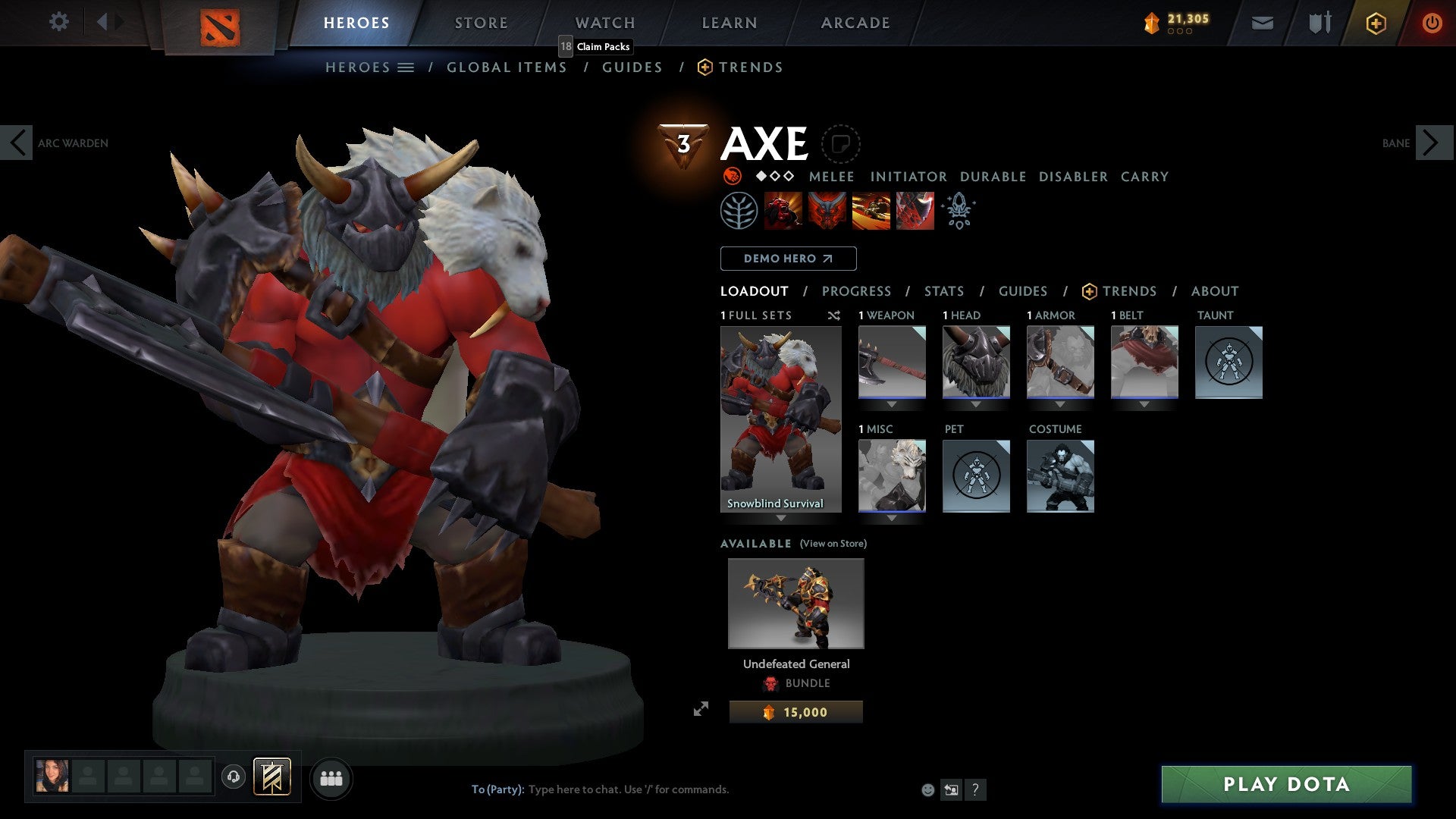1456x819 pixels.
Task: Open the emoticon picker beside the chat box
Action: pos(927,789)
